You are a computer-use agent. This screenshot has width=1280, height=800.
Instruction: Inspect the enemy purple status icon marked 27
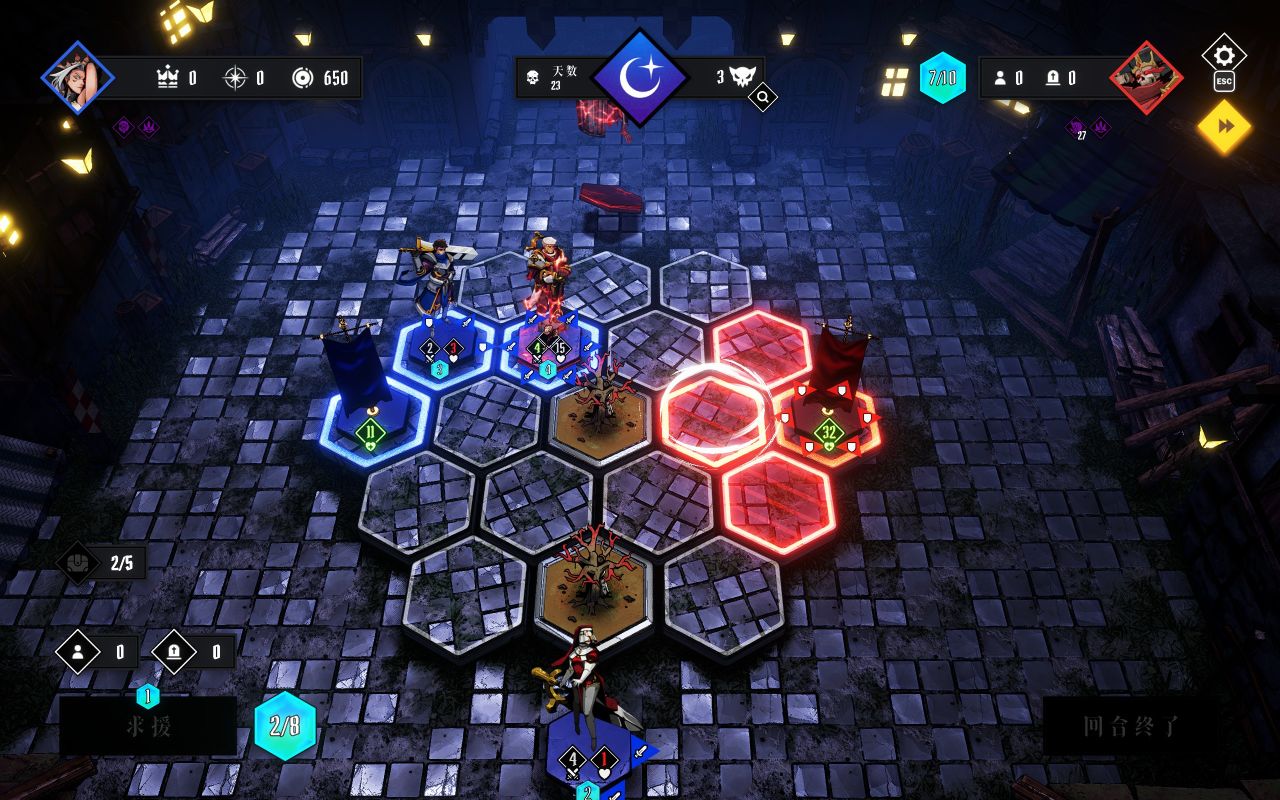point(1077,127)
